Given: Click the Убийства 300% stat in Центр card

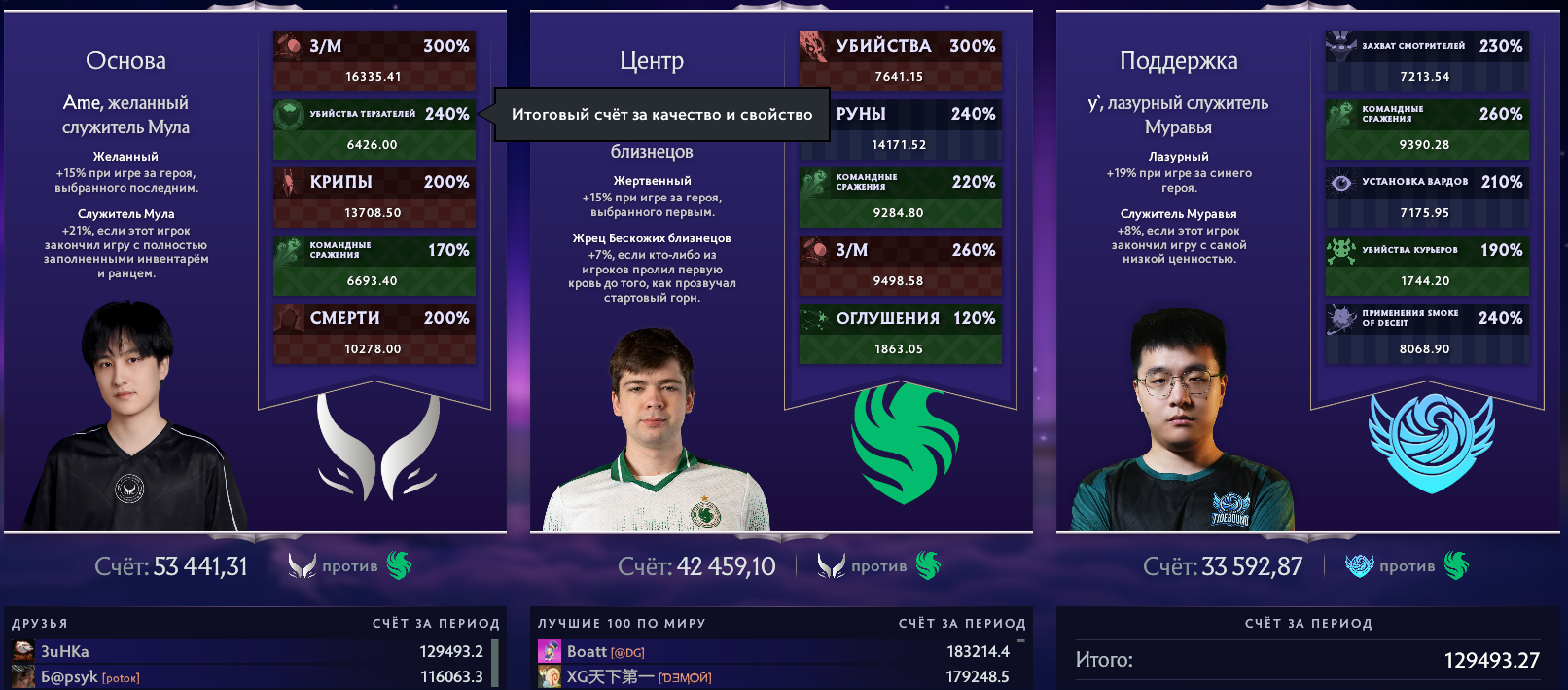Looking at the screenshot, I should (900, 60).
